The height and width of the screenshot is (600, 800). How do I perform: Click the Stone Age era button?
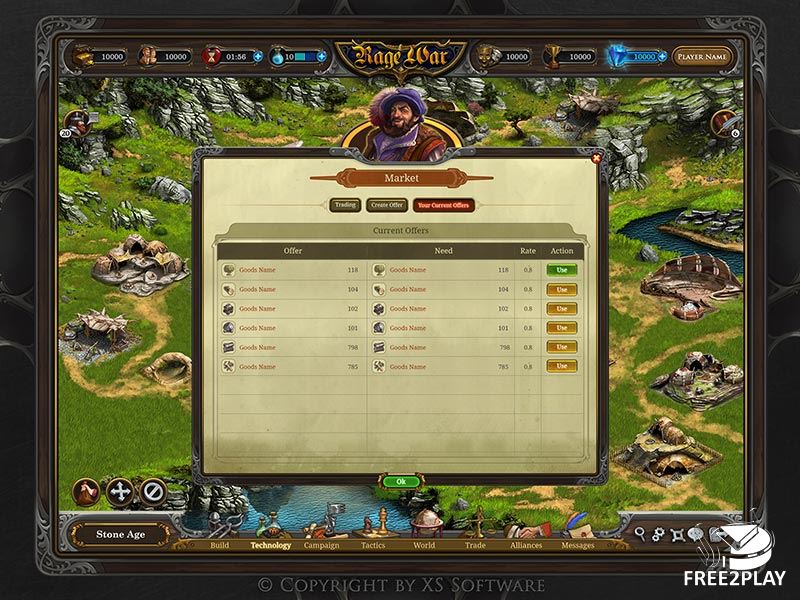click(120, 534)
